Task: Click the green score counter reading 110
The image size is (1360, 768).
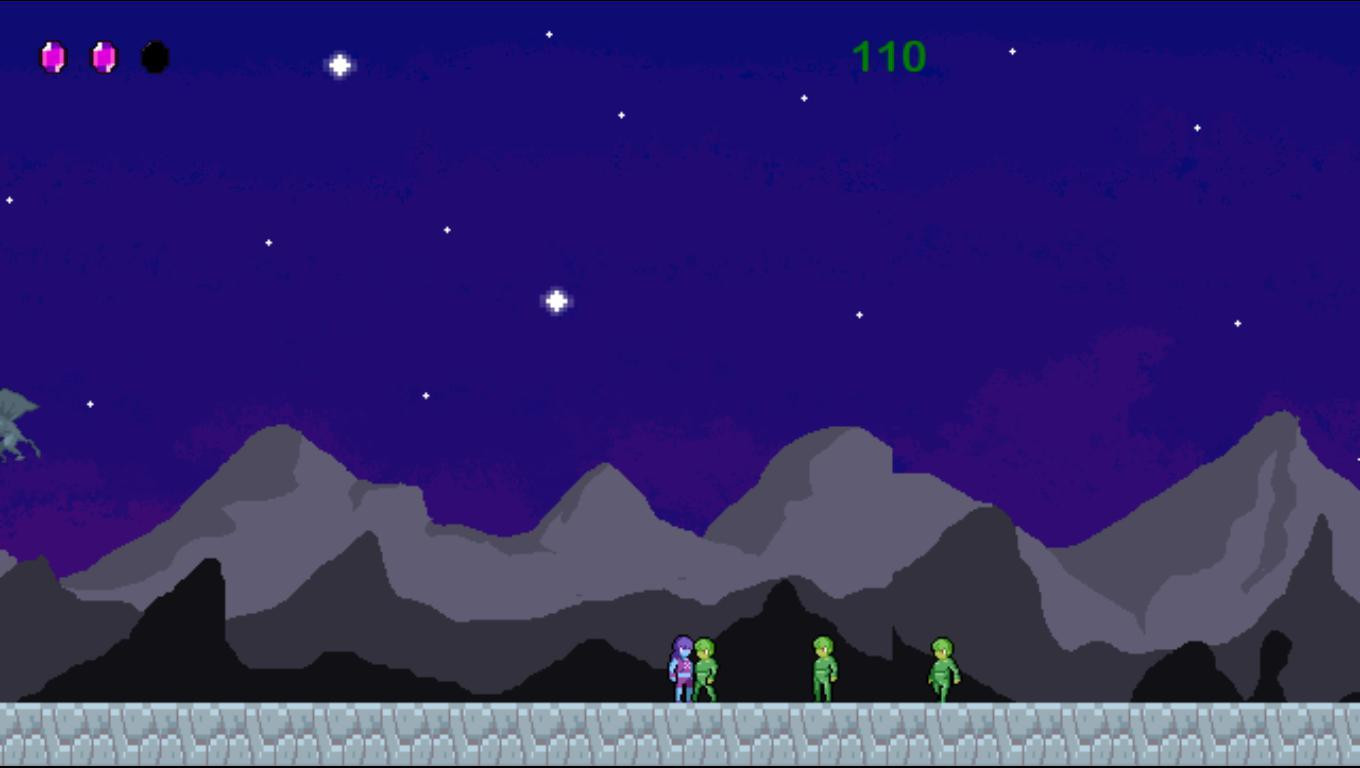Action: point(890,57)
